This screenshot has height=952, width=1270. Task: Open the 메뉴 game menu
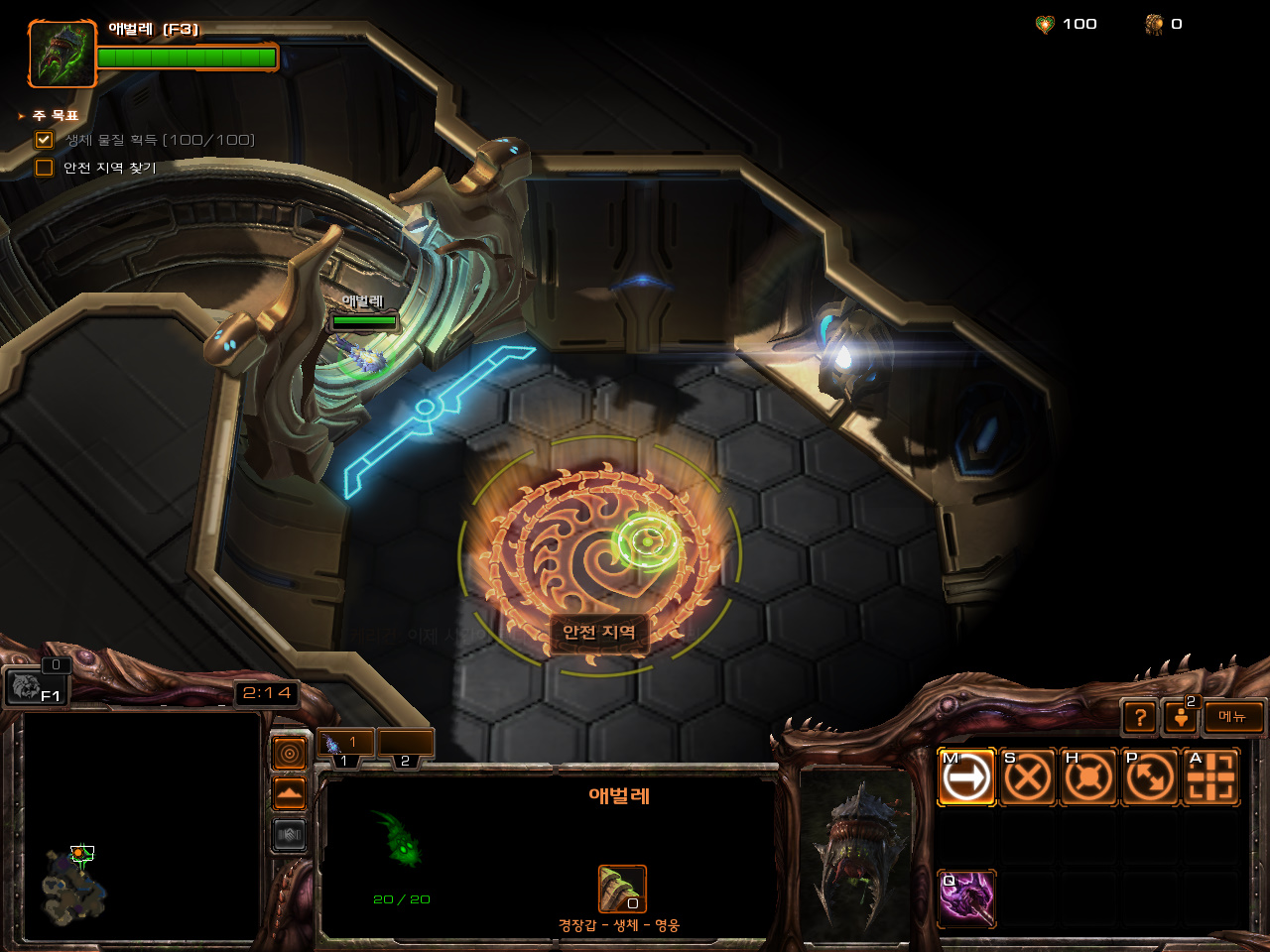[1233, 716]
